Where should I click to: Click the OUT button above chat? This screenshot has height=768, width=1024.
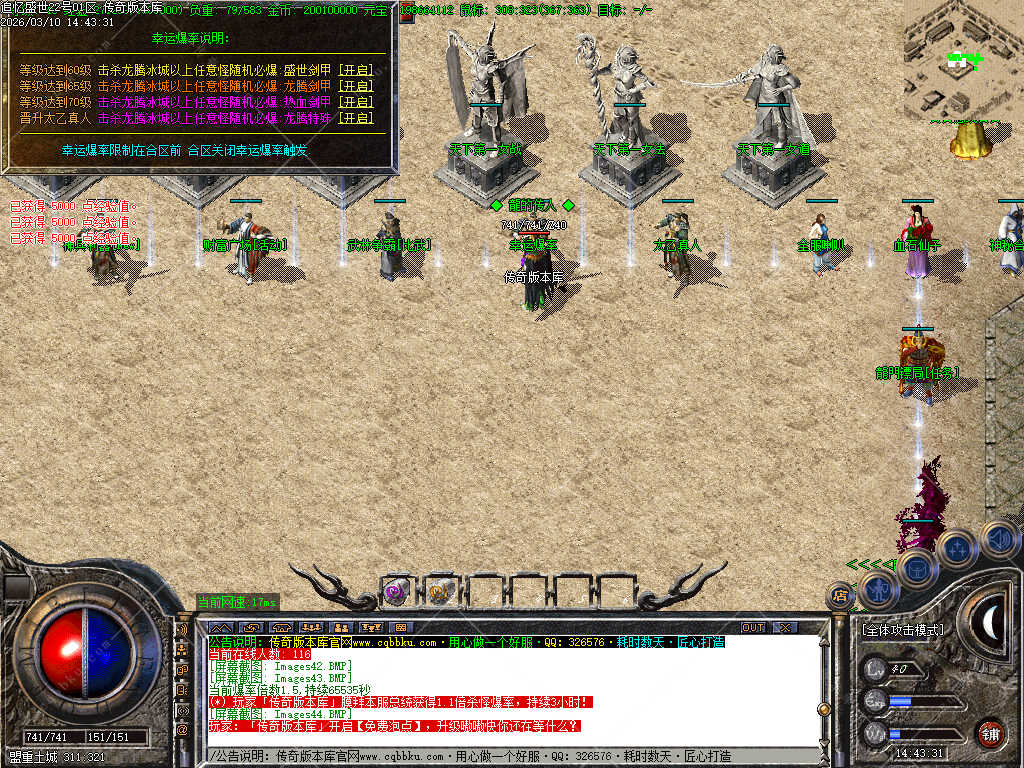[x=753, y=627]
